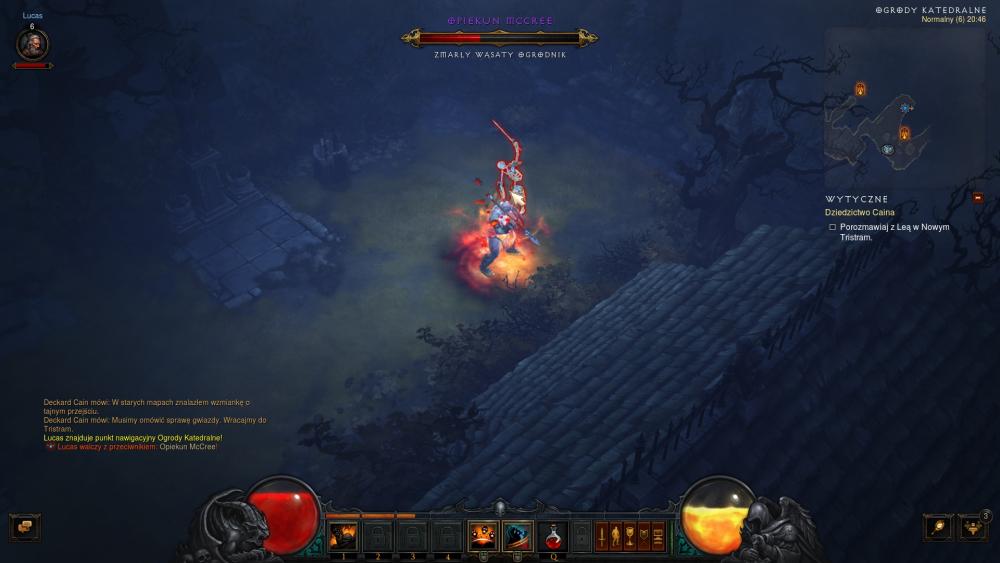Activate the skill in hotbar slot 1
Screen dimensions: 1000x563
click(x=343, y=536)
